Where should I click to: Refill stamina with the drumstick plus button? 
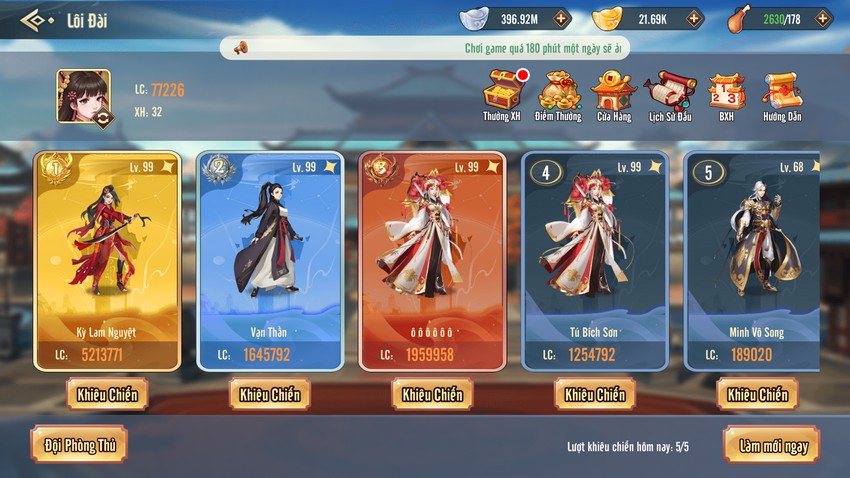[822, 19]
